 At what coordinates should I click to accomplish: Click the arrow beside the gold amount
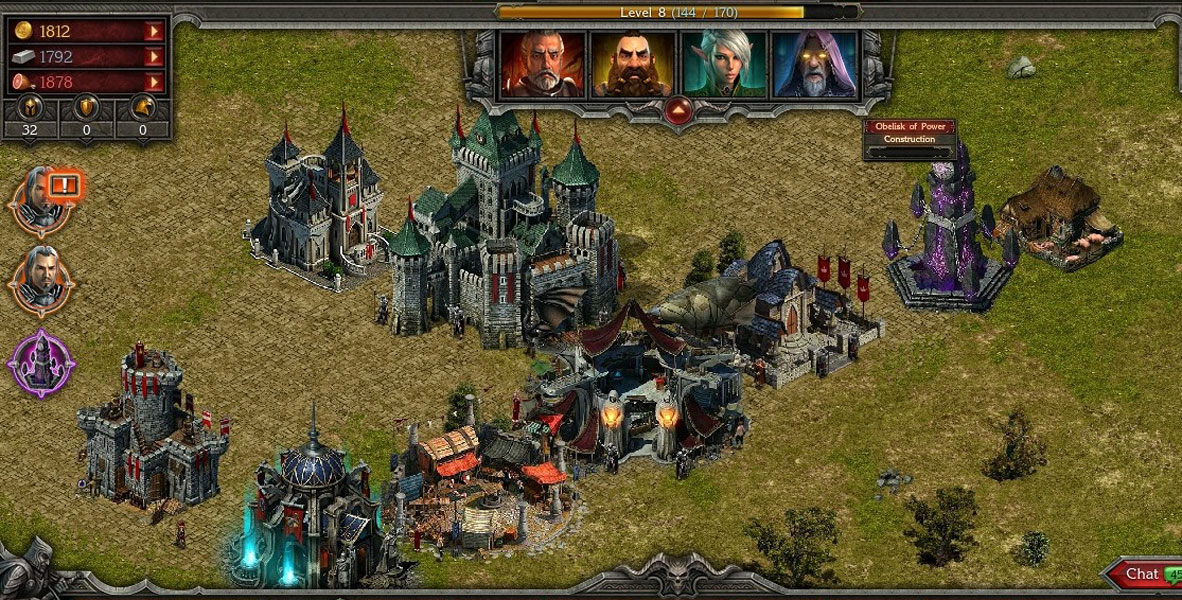154,32
